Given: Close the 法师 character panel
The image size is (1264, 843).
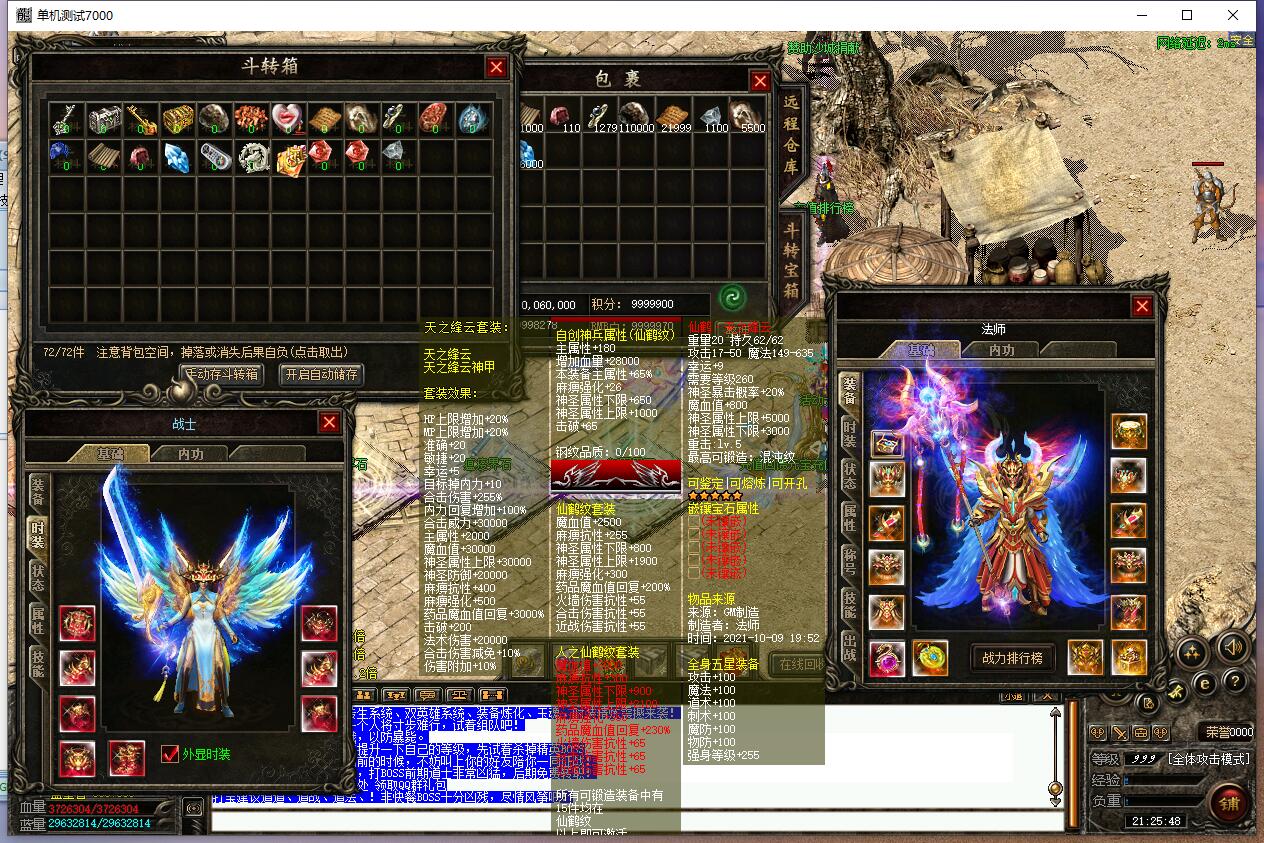Looking at the screenshot, I should point(1142,307).
